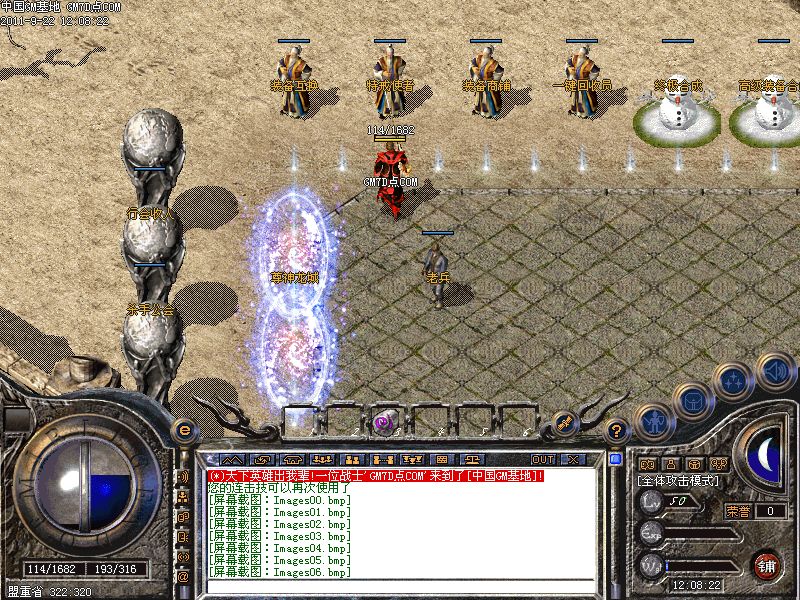Select the purple swirl item in belt slot
The width and height of the screenshot is (800, 600).
[383, 423]
